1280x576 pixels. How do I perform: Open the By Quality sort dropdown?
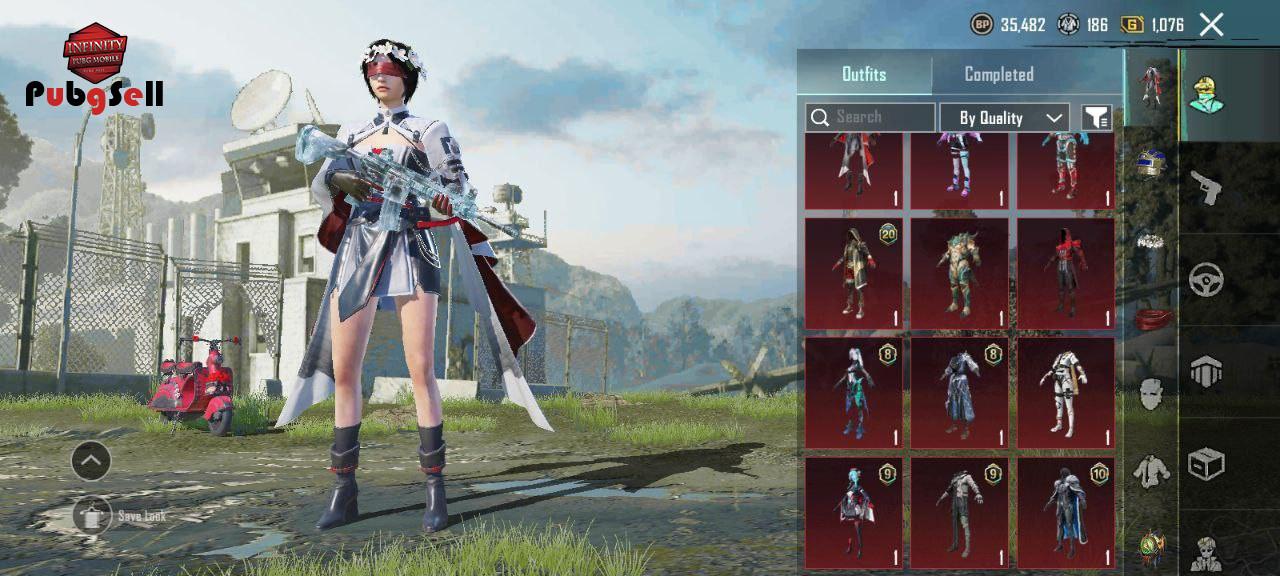click(x=1004, y=118)
